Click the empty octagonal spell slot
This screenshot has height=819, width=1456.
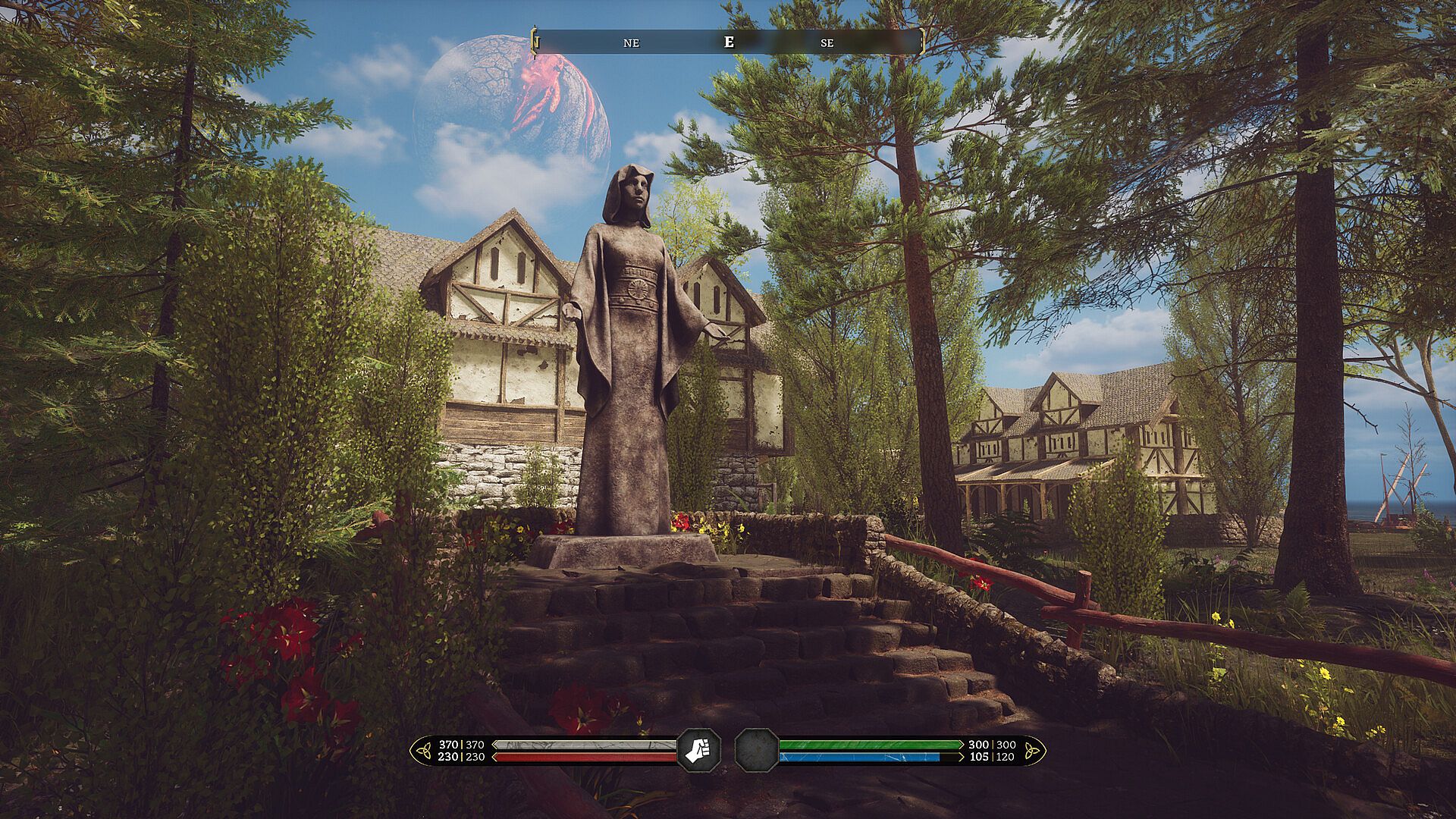[x=756, y=750]
